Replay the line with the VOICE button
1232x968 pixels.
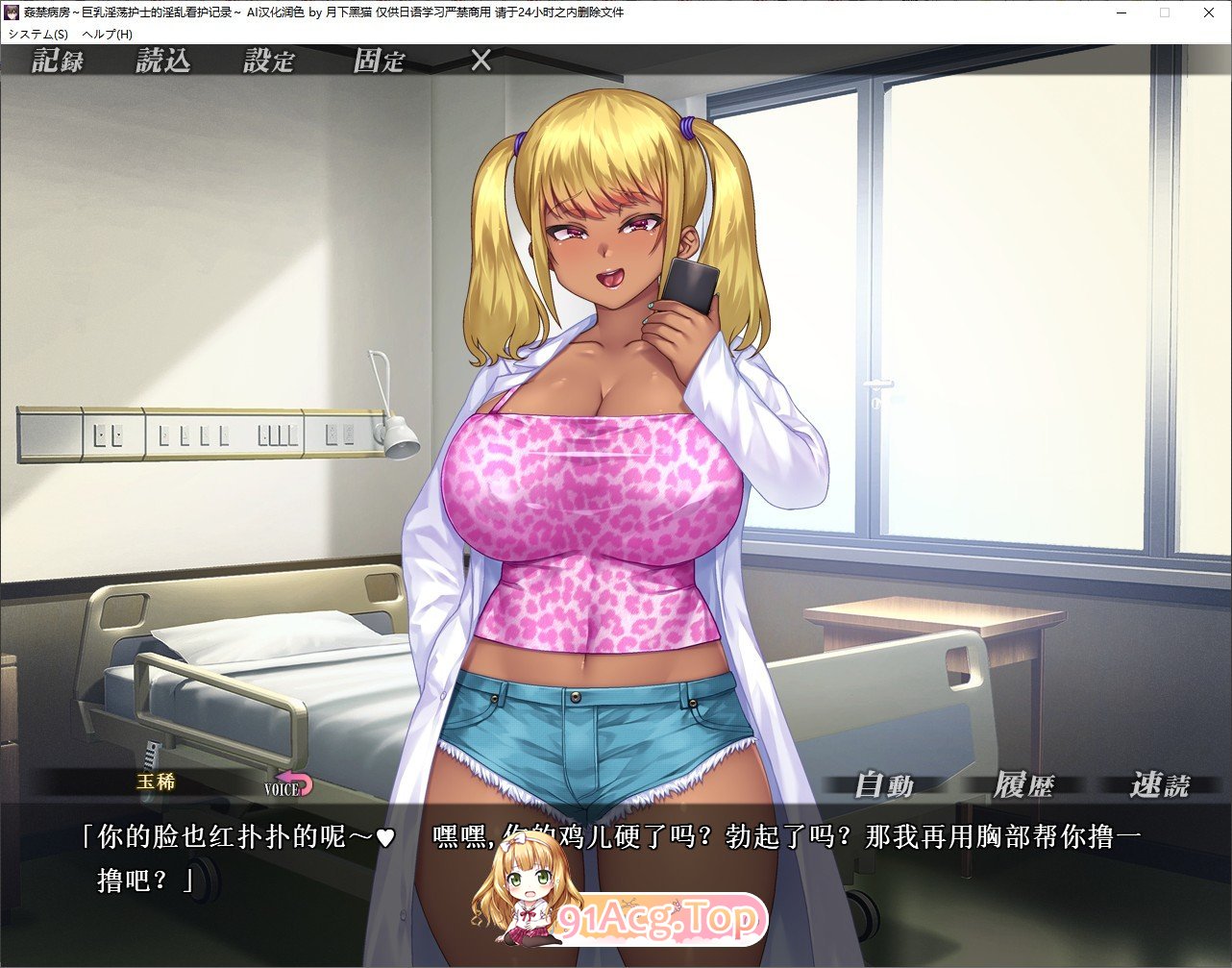288,785
